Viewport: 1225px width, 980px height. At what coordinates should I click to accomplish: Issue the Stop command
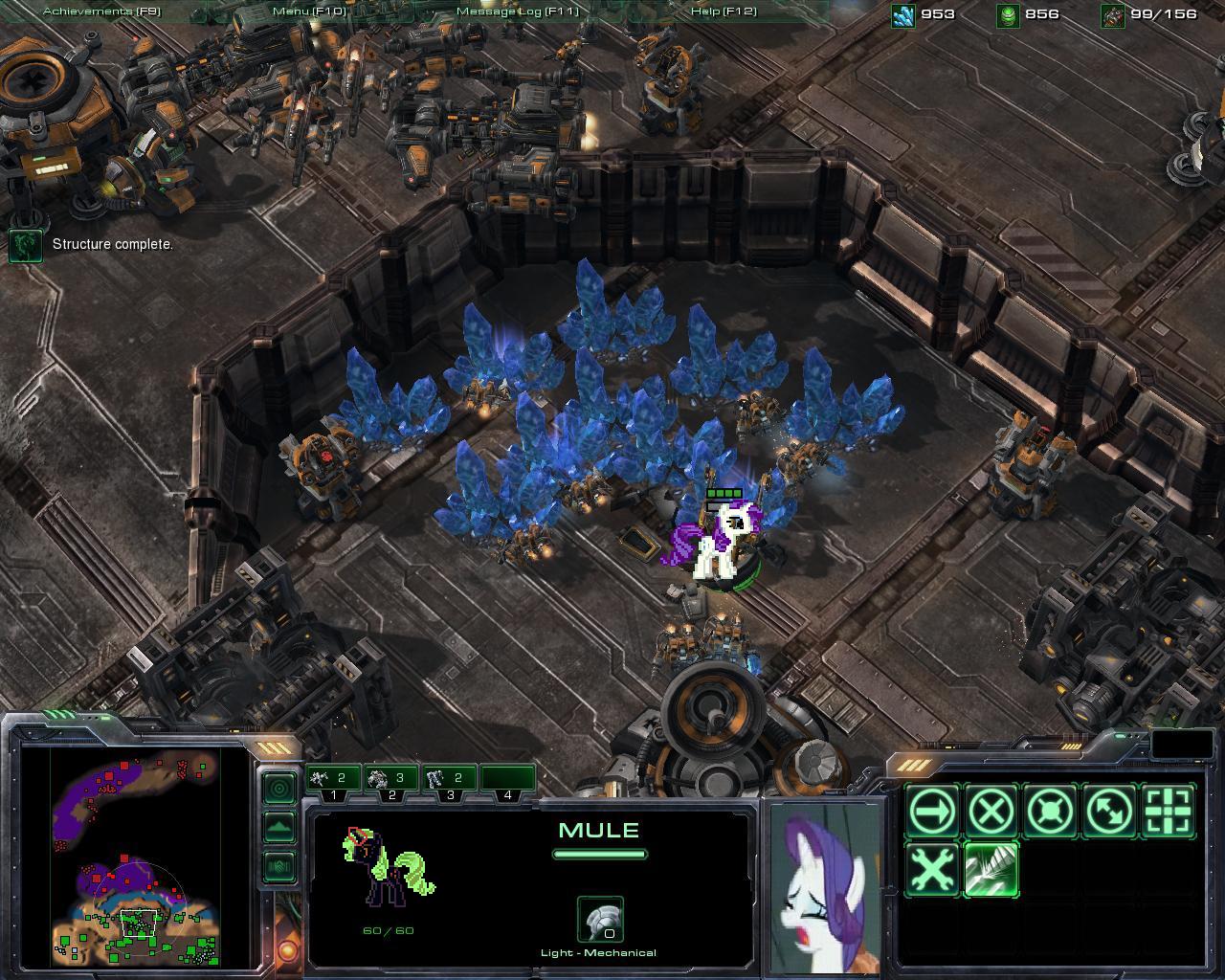(x=991, y=813)
